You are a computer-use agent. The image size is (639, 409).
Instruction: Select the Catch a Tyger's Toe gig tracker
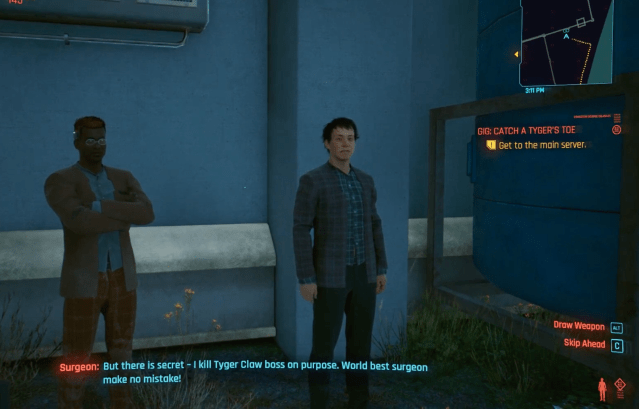point(526,130)
